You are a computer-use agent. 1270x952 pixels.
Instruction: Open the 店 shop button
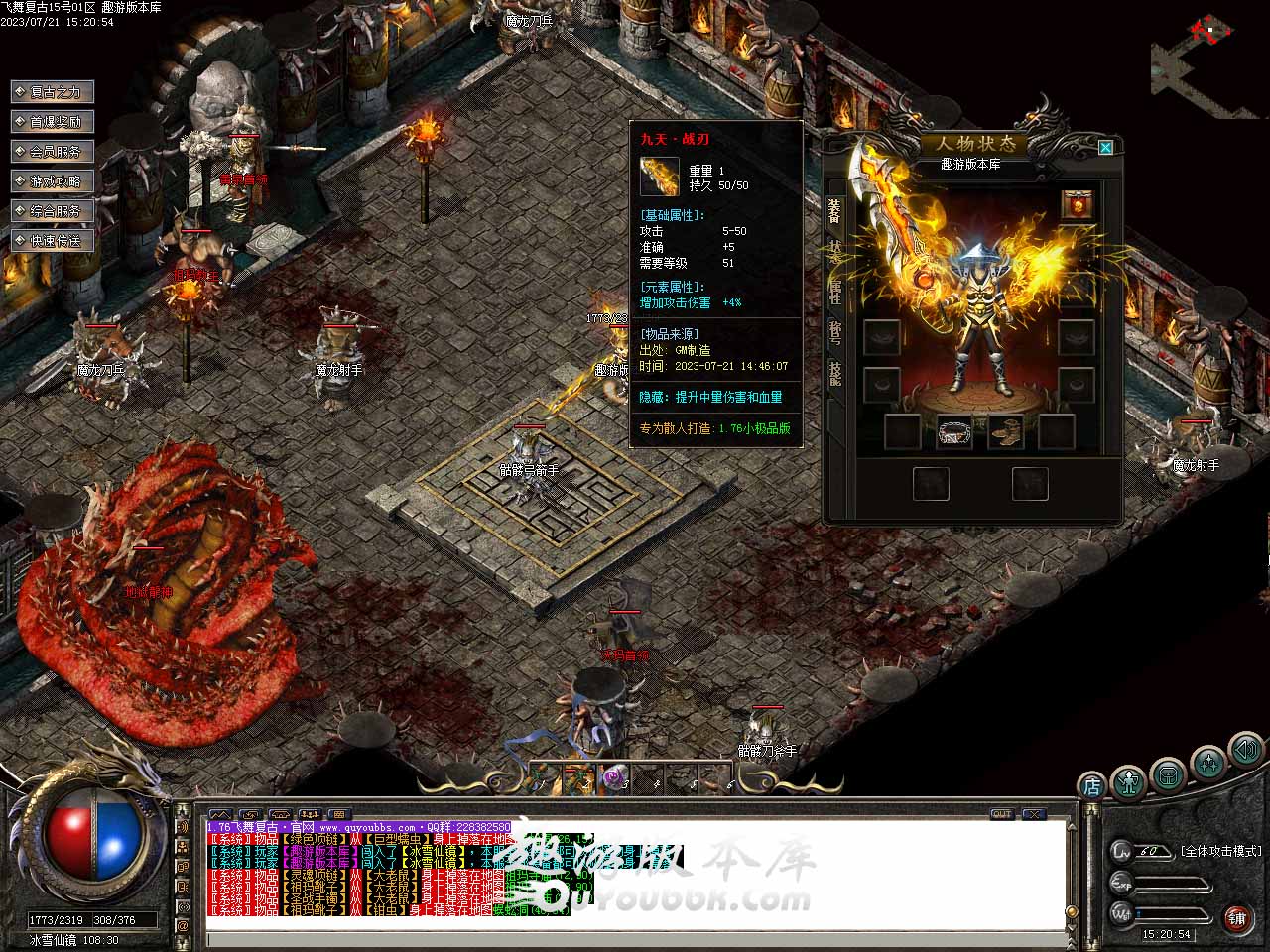[1091, 785]
